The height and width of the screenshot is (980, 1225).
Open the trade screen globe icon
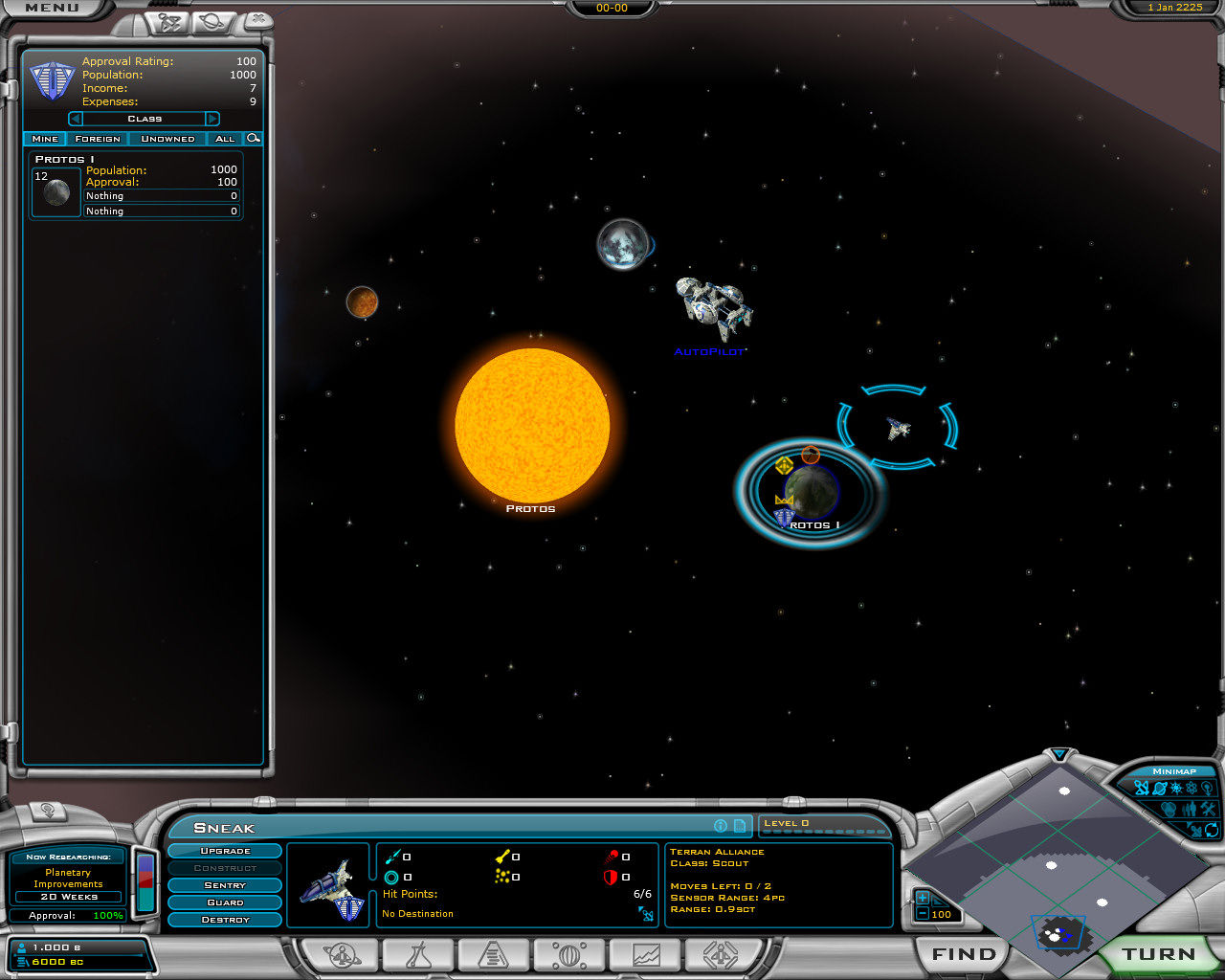click(x=569, y=955)
